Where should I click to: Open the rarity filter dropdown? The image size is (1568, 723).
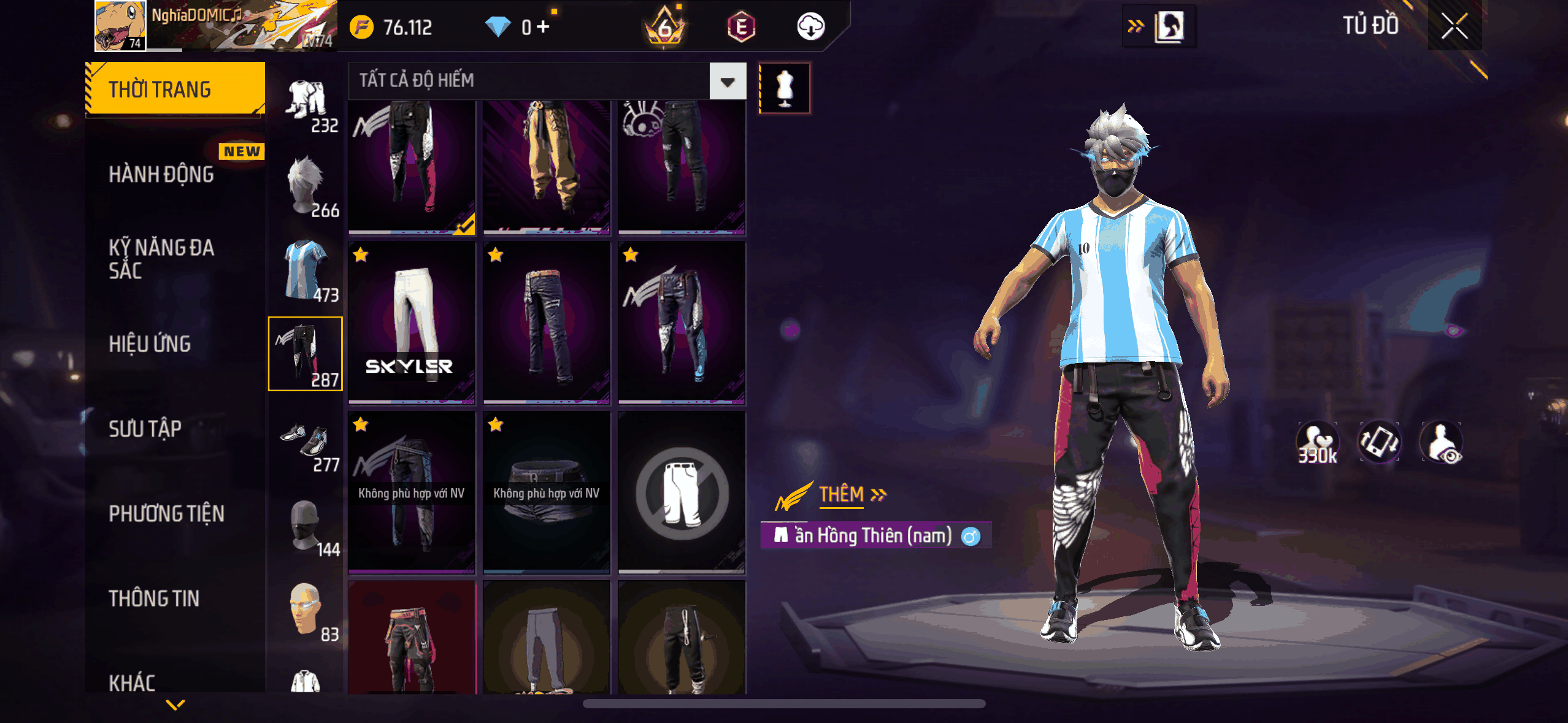pos(728,81)
